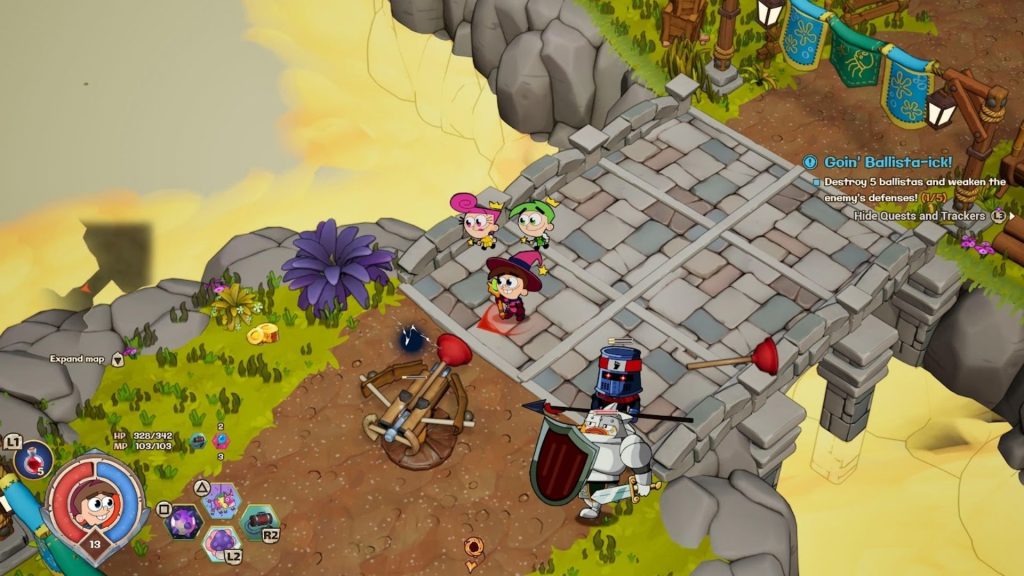Screen dimensions: 1024x576
Task: Activate the red dynamite barrel ability
Action: tap(258, 521)
